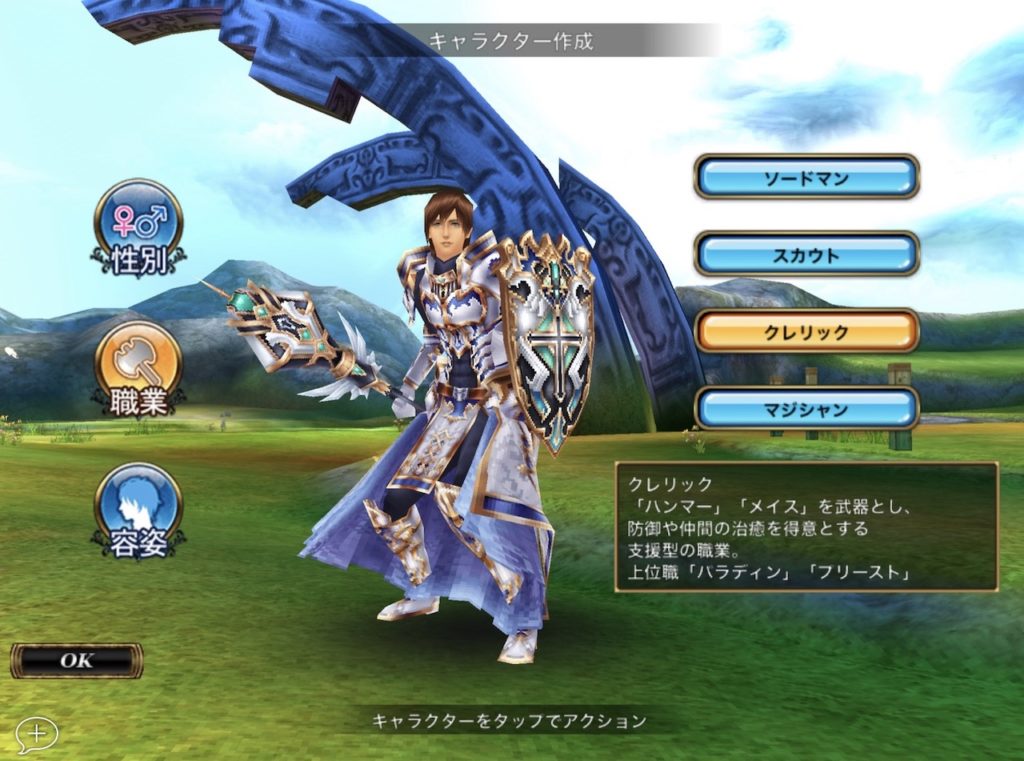Select the マジシャン class button
1024x761 pixels.
point(806,409)
